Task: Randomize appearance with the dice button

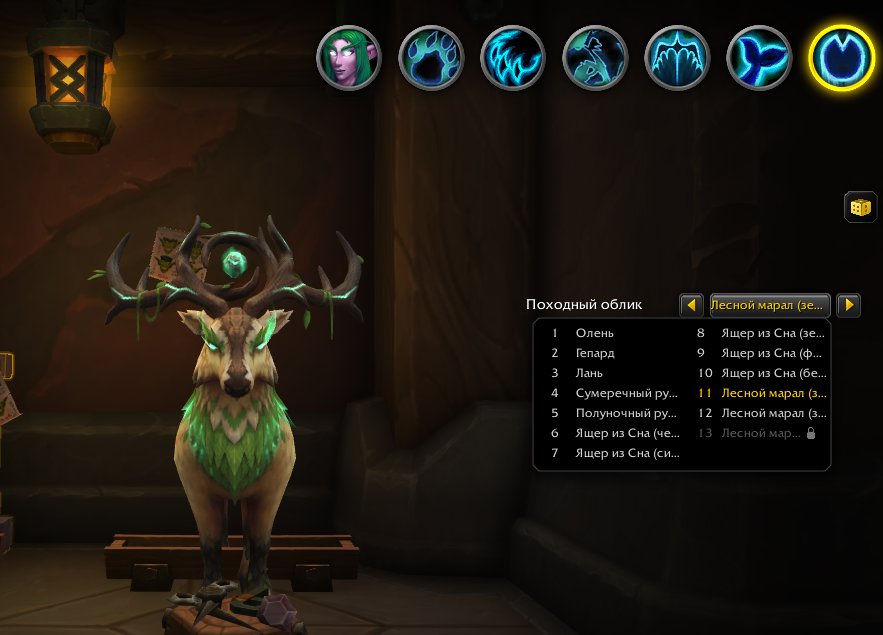Action: coord(860,207)
